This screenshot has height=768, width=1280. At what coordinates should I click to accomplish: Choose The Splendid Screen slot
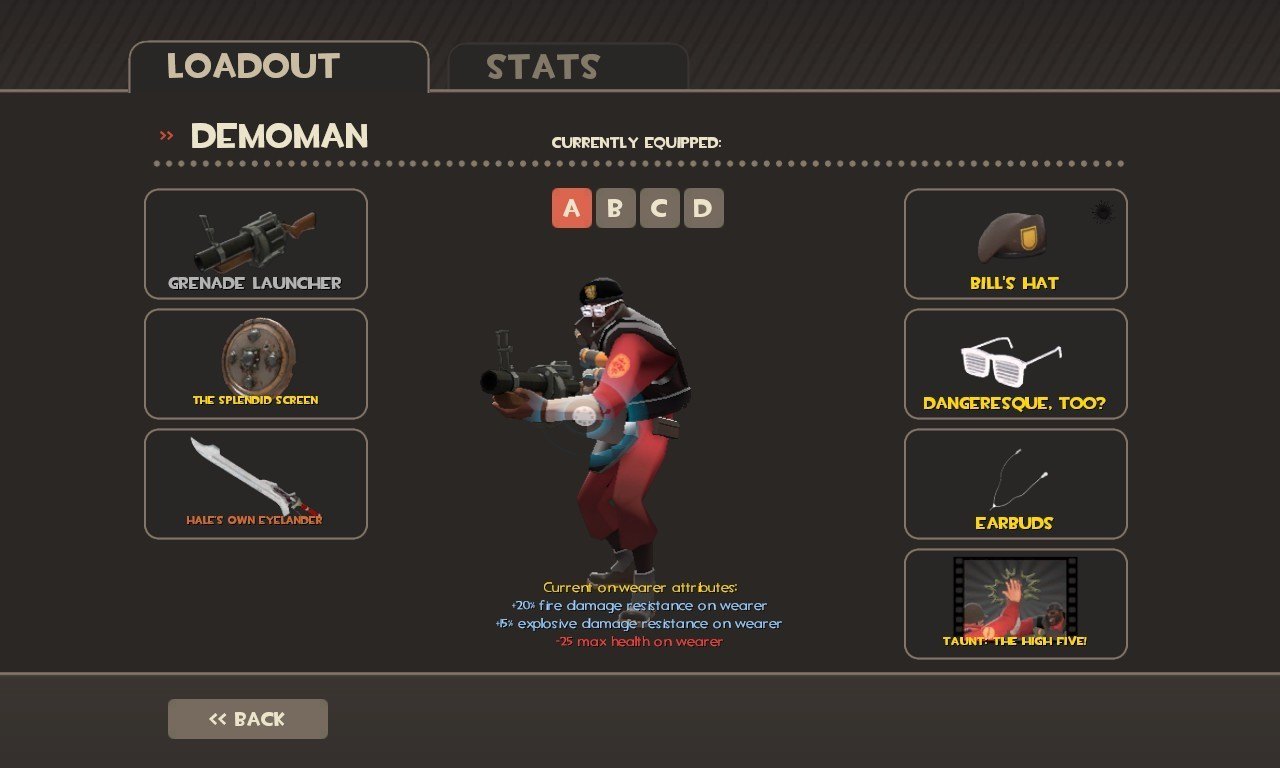point(256,364)
